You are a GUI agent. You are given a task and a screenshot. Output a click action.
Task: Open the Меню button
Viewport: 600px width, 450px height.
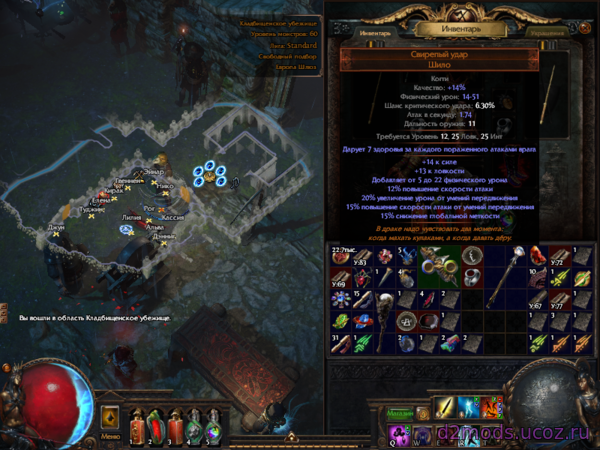coord(110,436)
